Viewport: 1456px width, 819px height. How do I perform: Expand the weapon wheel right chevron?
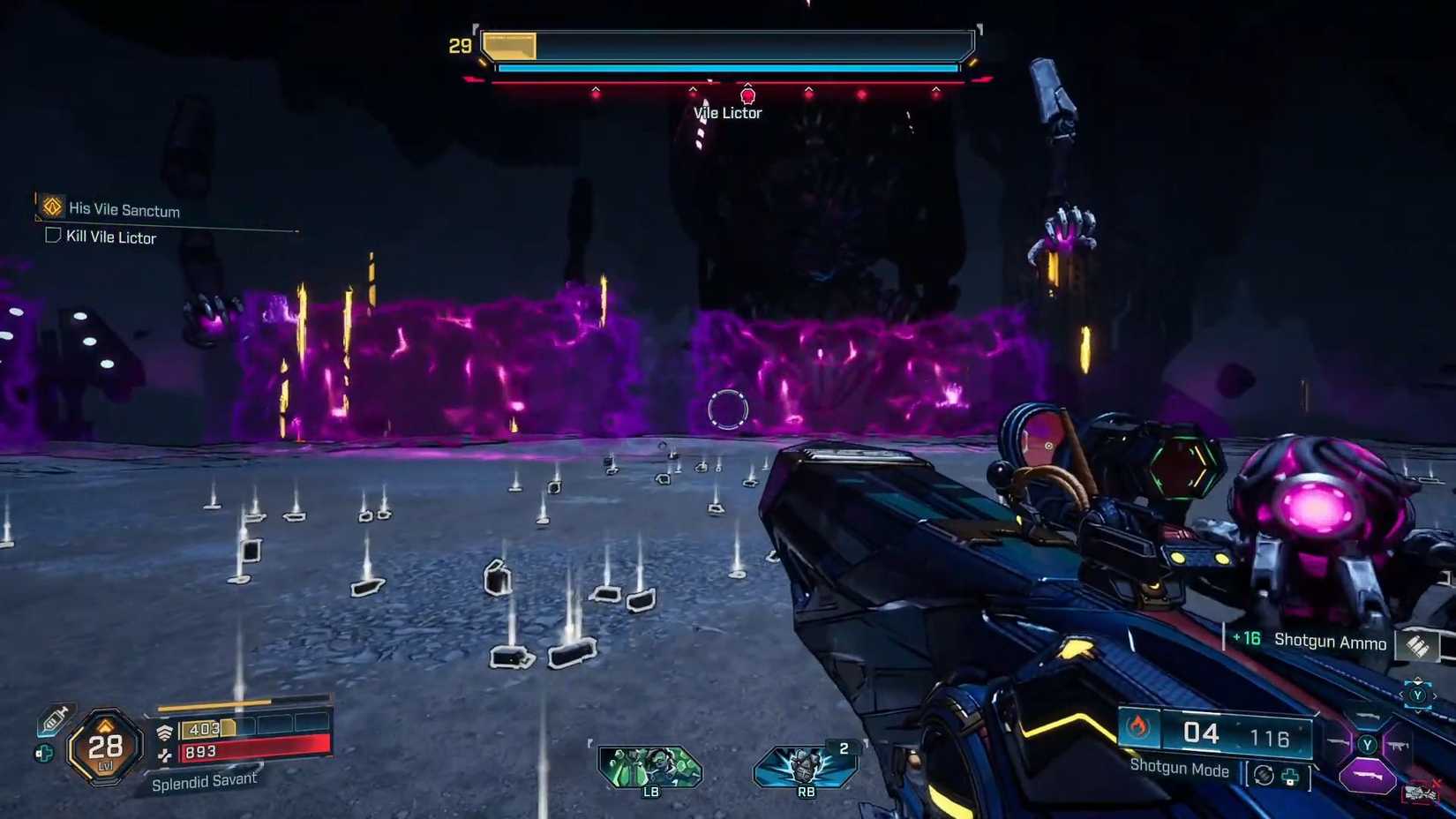[x=1435, y=695]
